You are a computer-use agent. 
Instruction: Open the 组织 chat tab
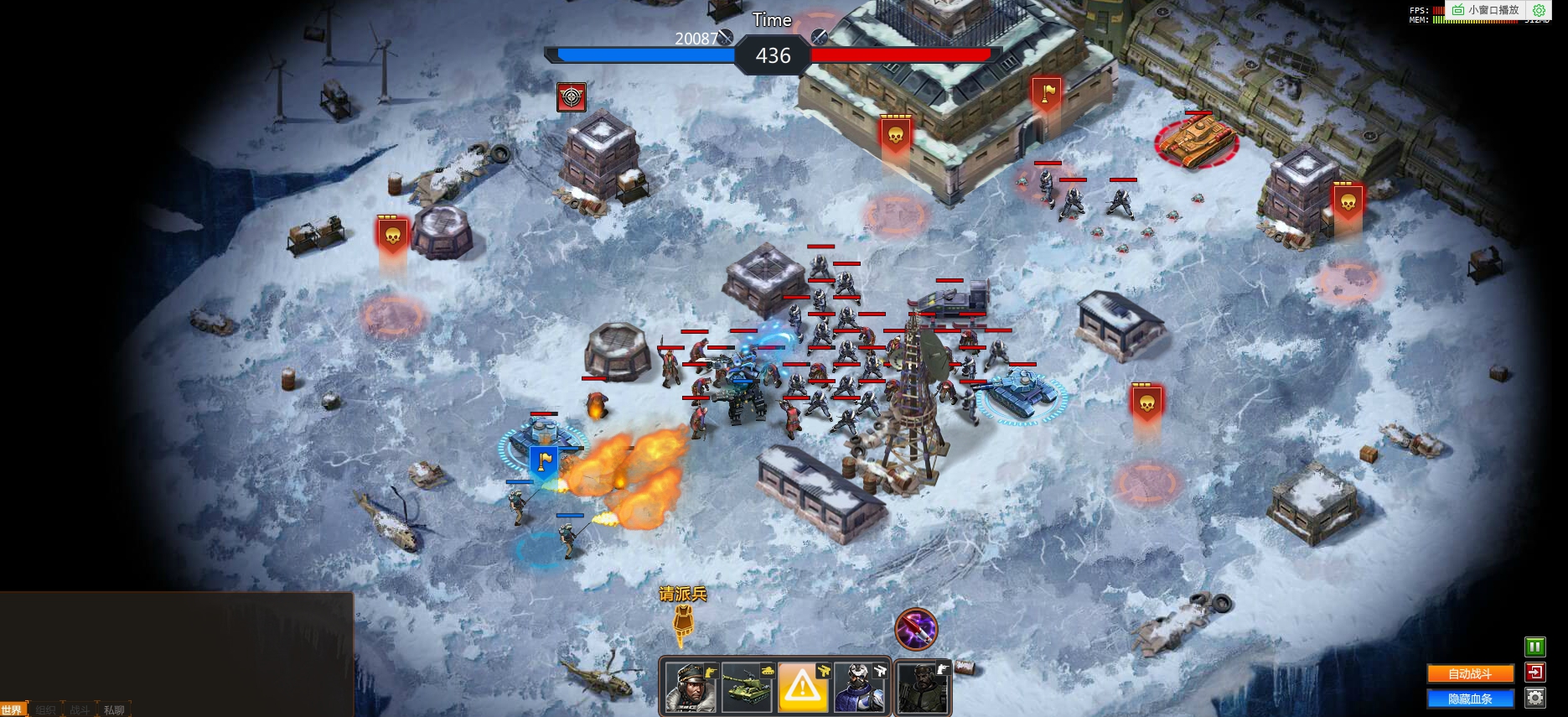click(46, 710)
